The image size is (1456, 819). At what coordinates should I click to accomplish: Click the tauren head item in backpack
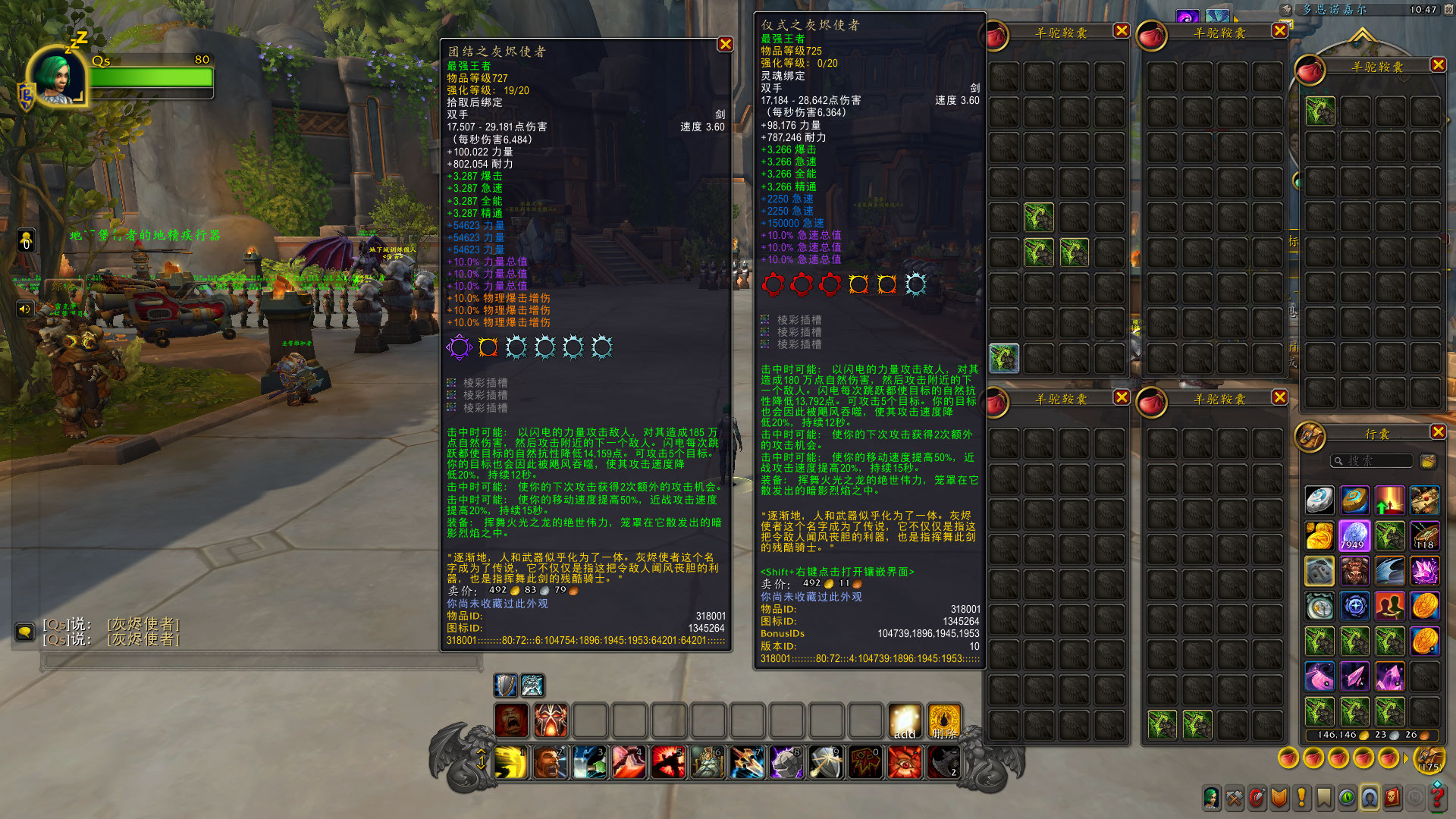click(1354, 571)
